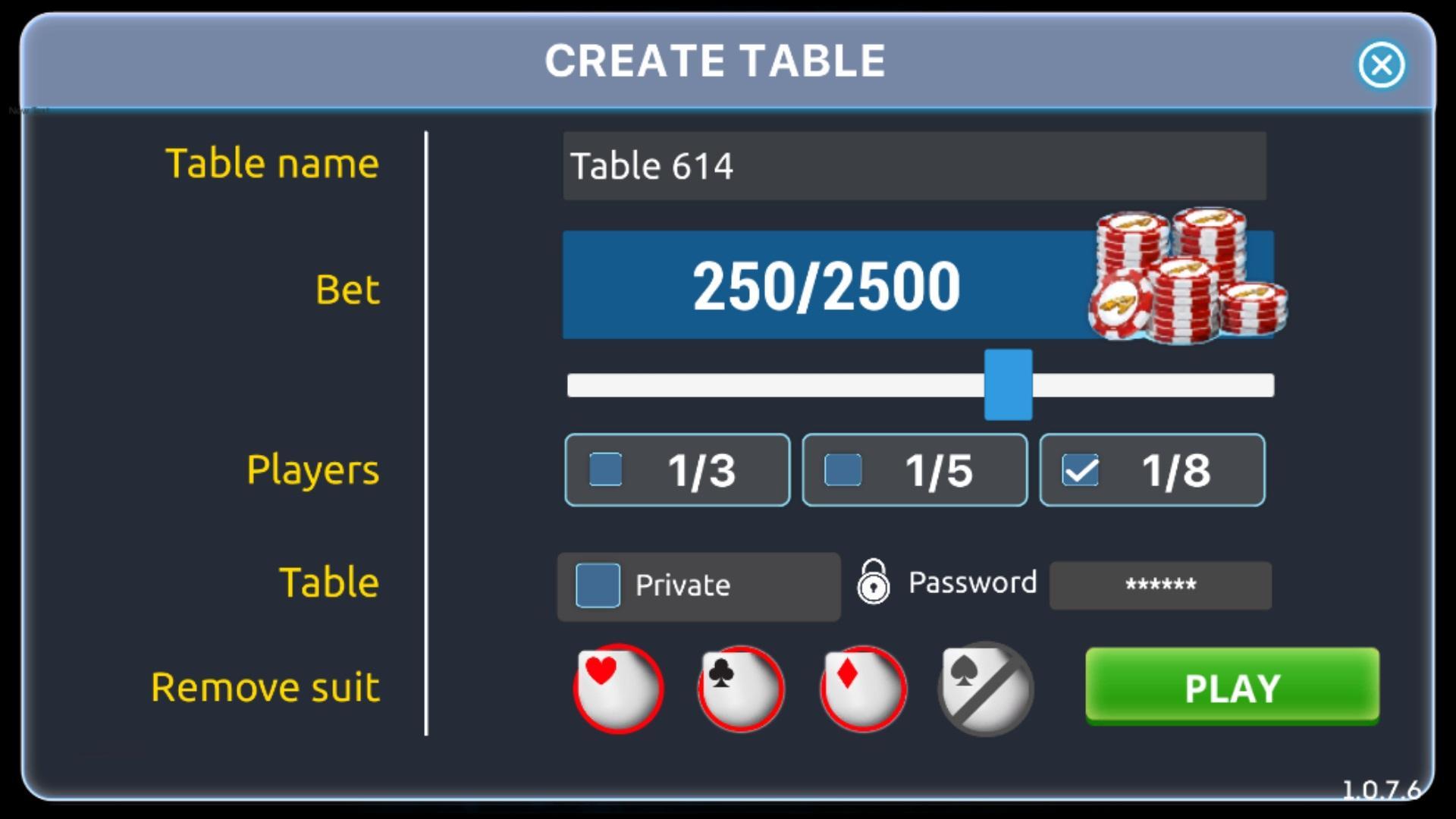The width and height of the screenshot is (1456, 819).
Task: Click the Players row label
Action: [x=312, y=470]
